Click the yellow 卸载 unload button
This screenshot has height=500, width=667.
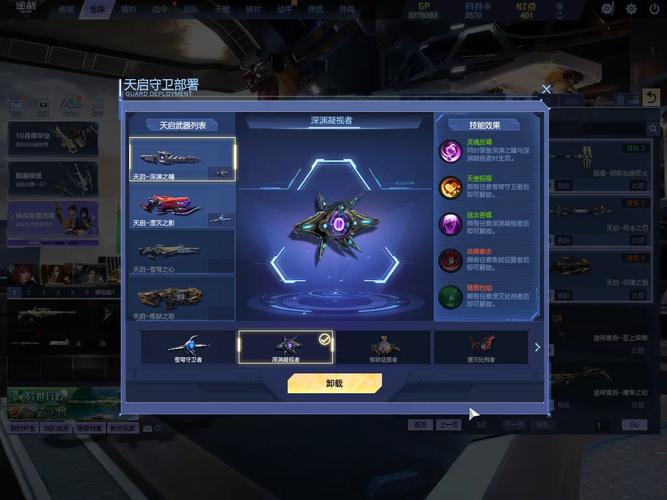point(334,383)
